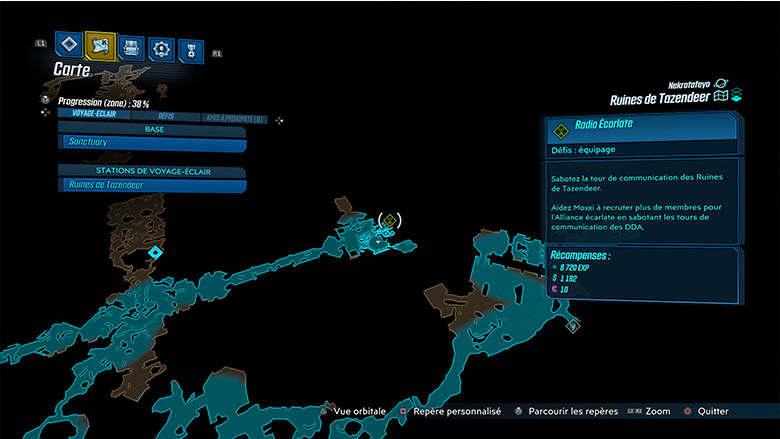Switch to the inventory chest tab
This screenshot has width=780, height=439.
click(131, 48)
